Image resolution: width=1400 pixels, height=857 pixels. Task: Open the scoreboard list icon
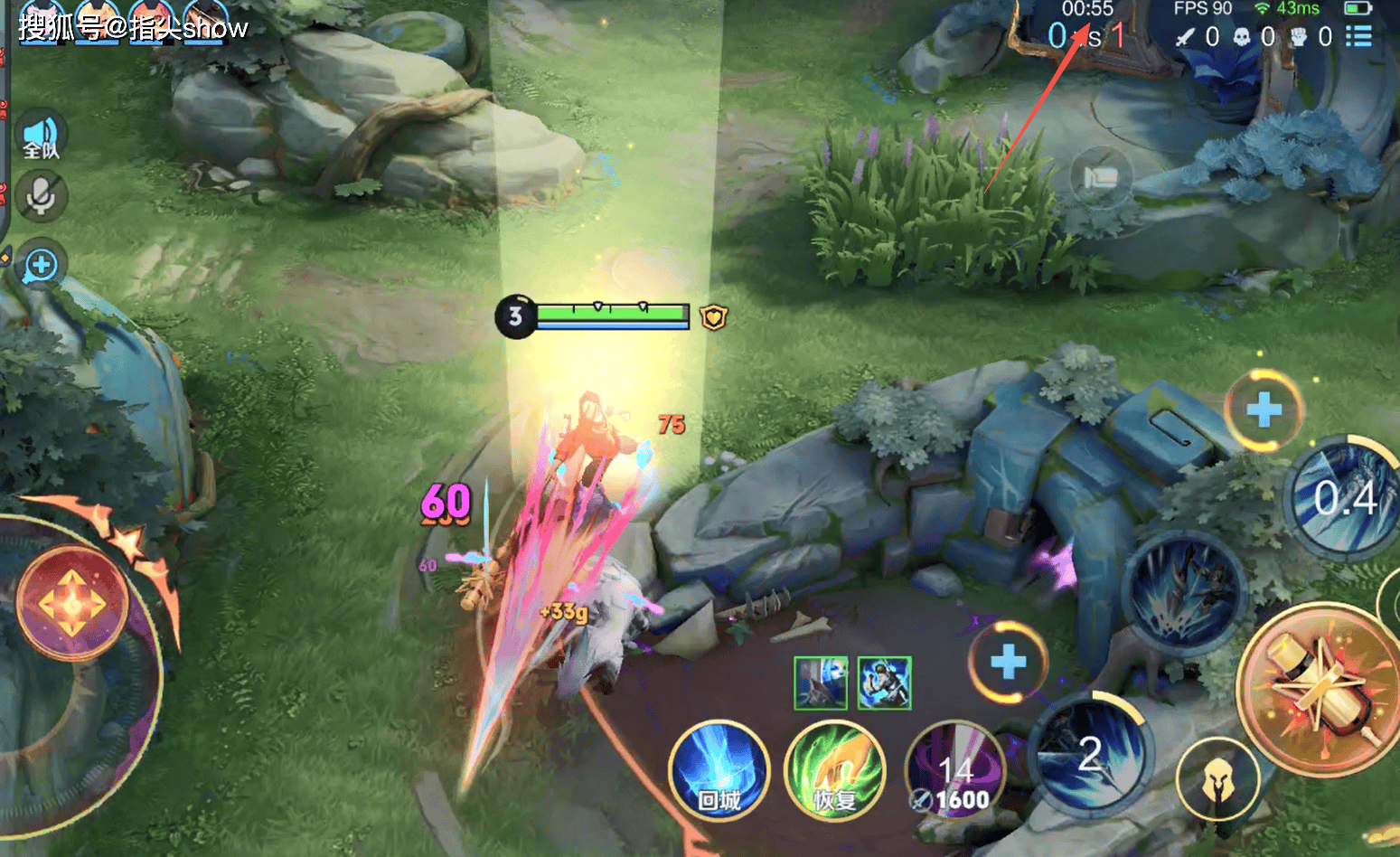click(x=1358, y=36)
